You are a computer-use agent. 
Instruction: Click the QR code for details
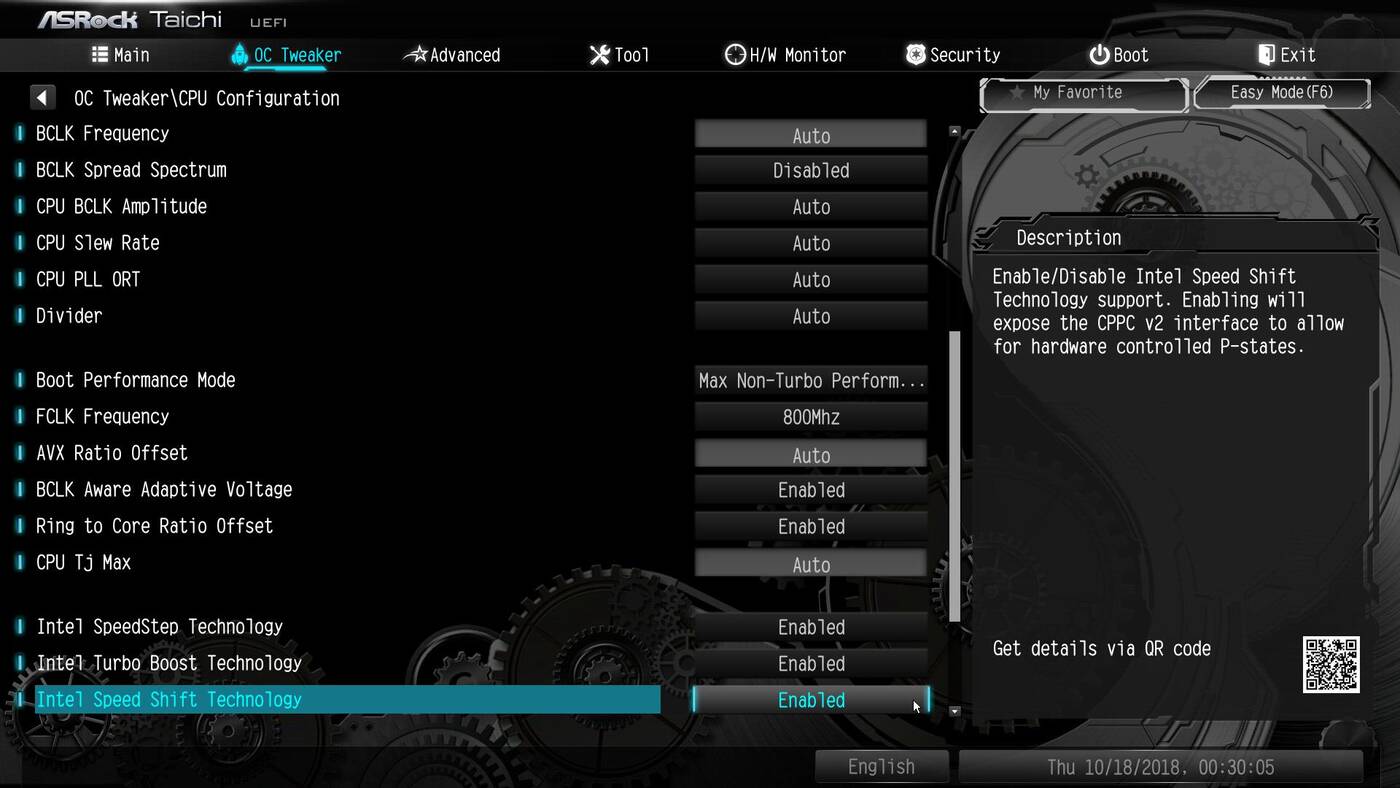1331,664
